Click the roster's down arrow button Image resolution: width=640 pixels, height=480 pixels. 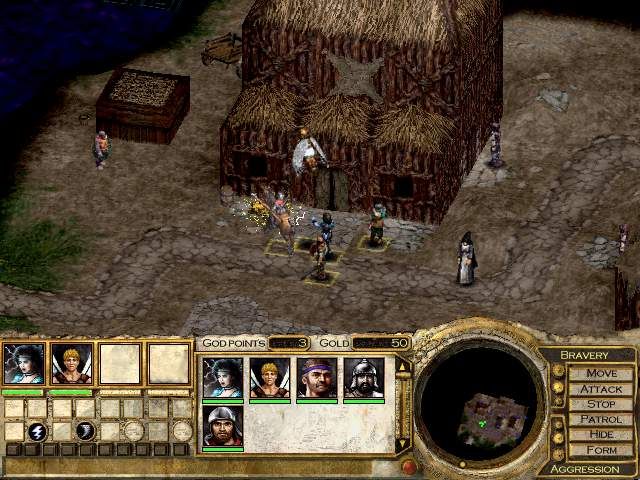pyautogui.click(x=403, y=443)
